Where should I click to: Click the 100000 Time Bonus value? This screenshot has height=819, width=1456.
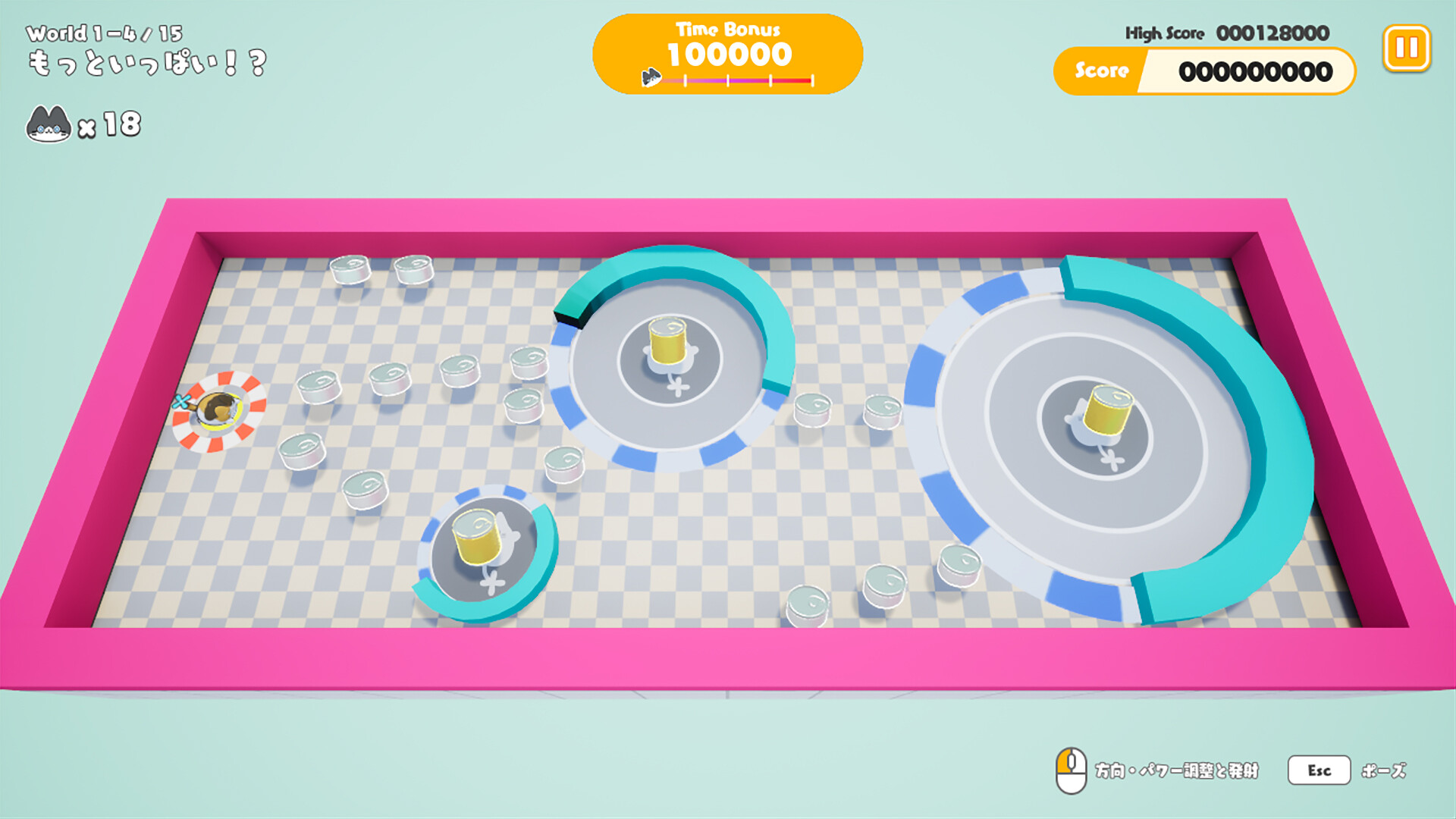728,55
